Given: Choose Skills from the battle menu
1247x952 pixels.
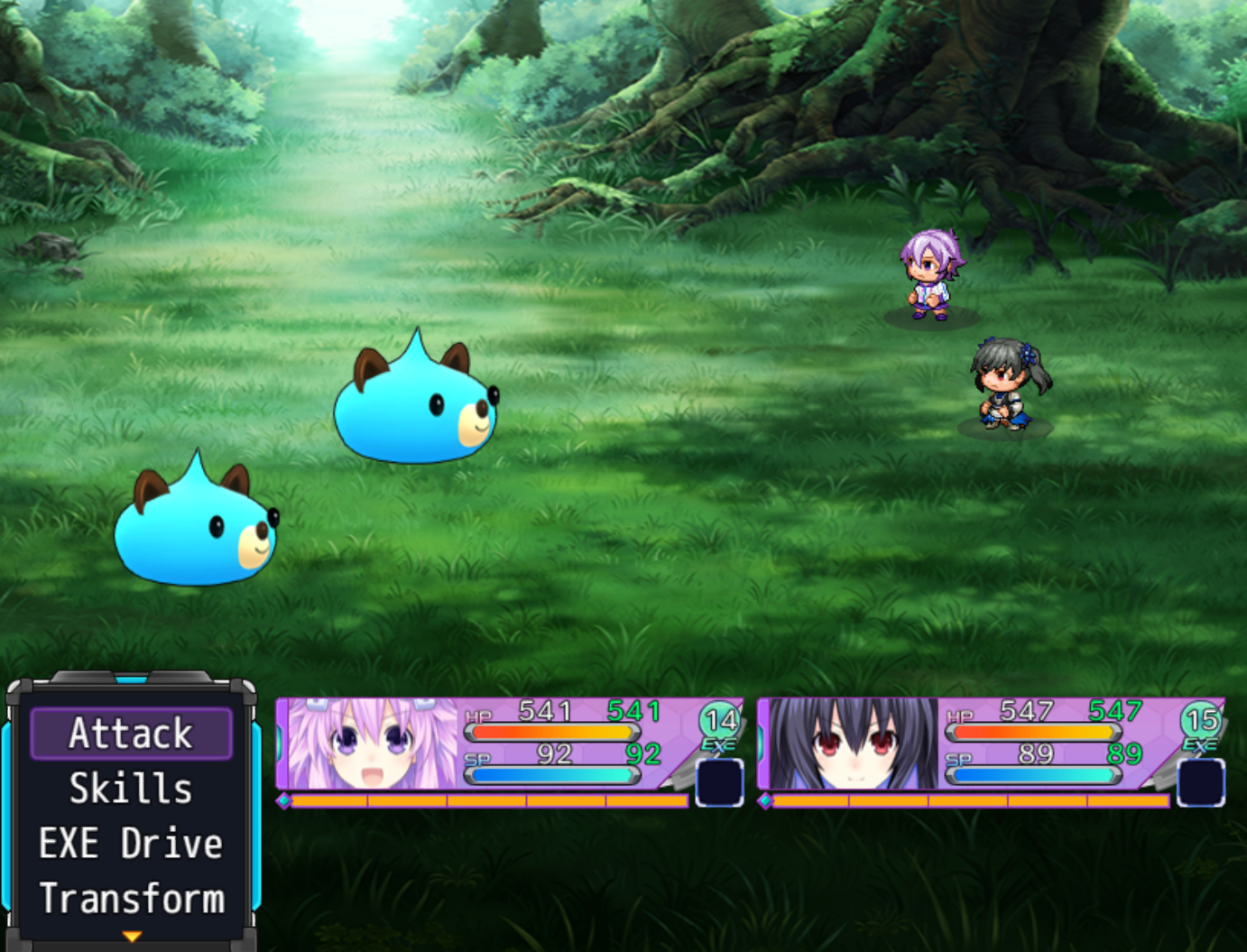Looking at the screenshot, I should coord(131,788).
